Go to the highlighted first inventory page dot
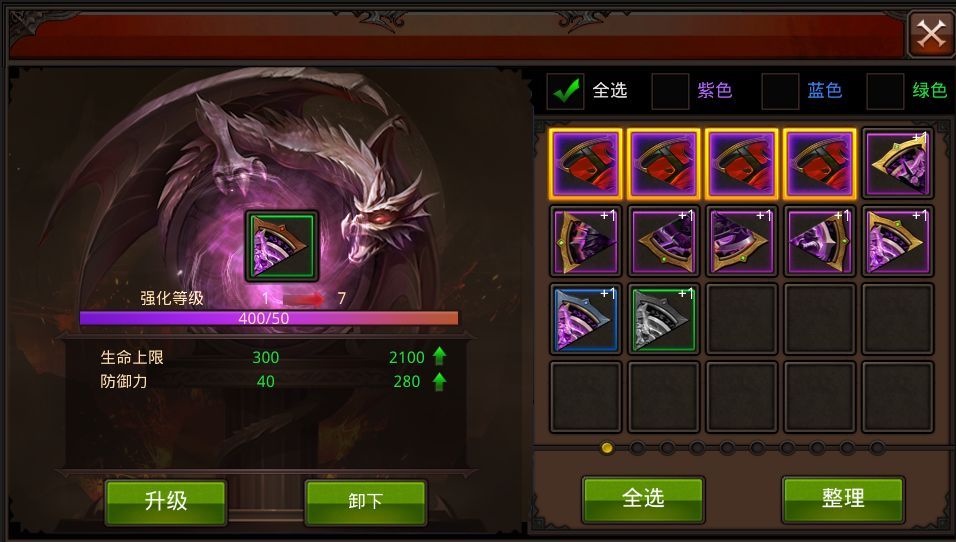 coord(606,447)
